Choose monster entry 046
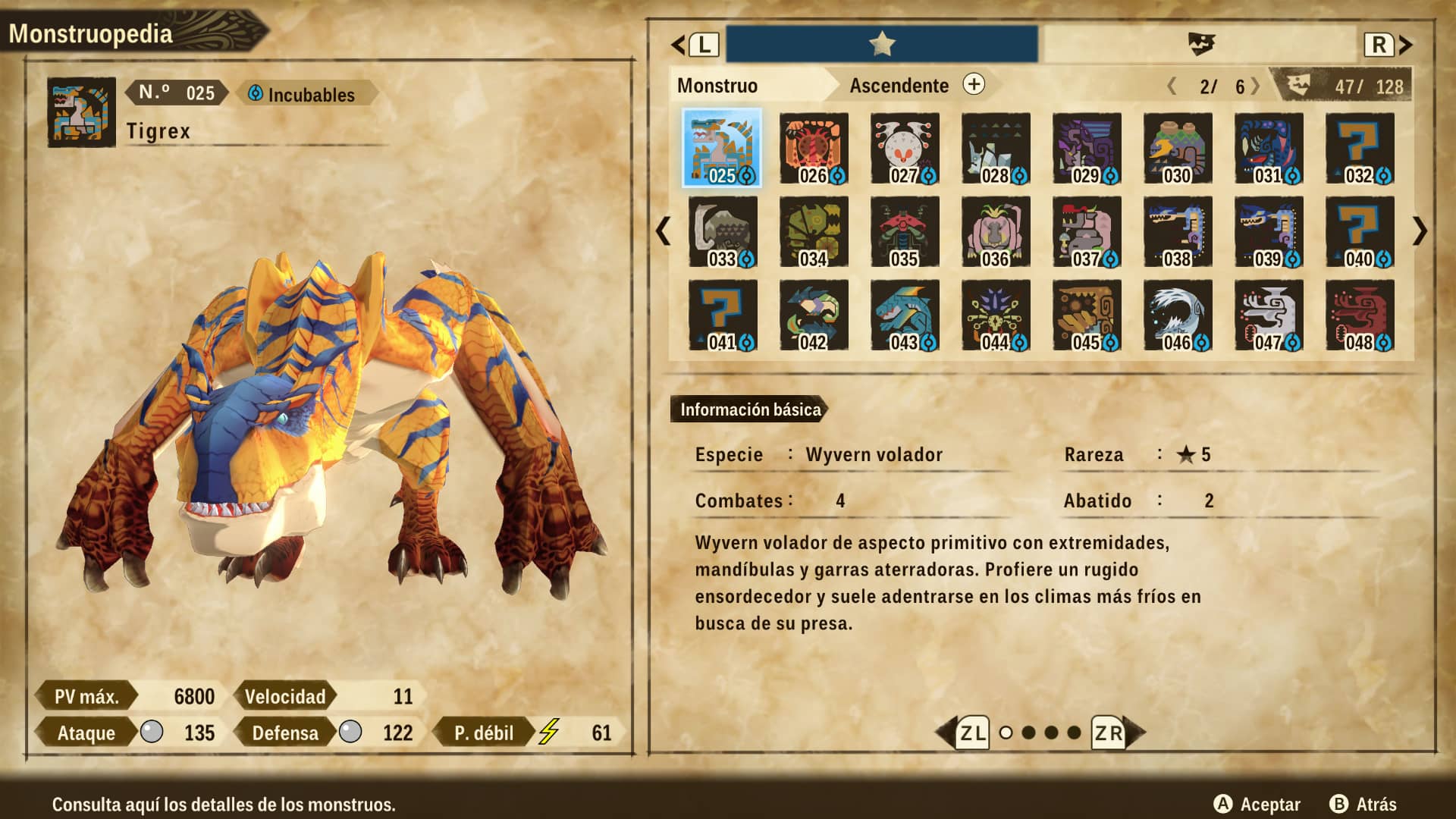The height and width of the screenshot is (819, 1456). [x=1178, y=315]
